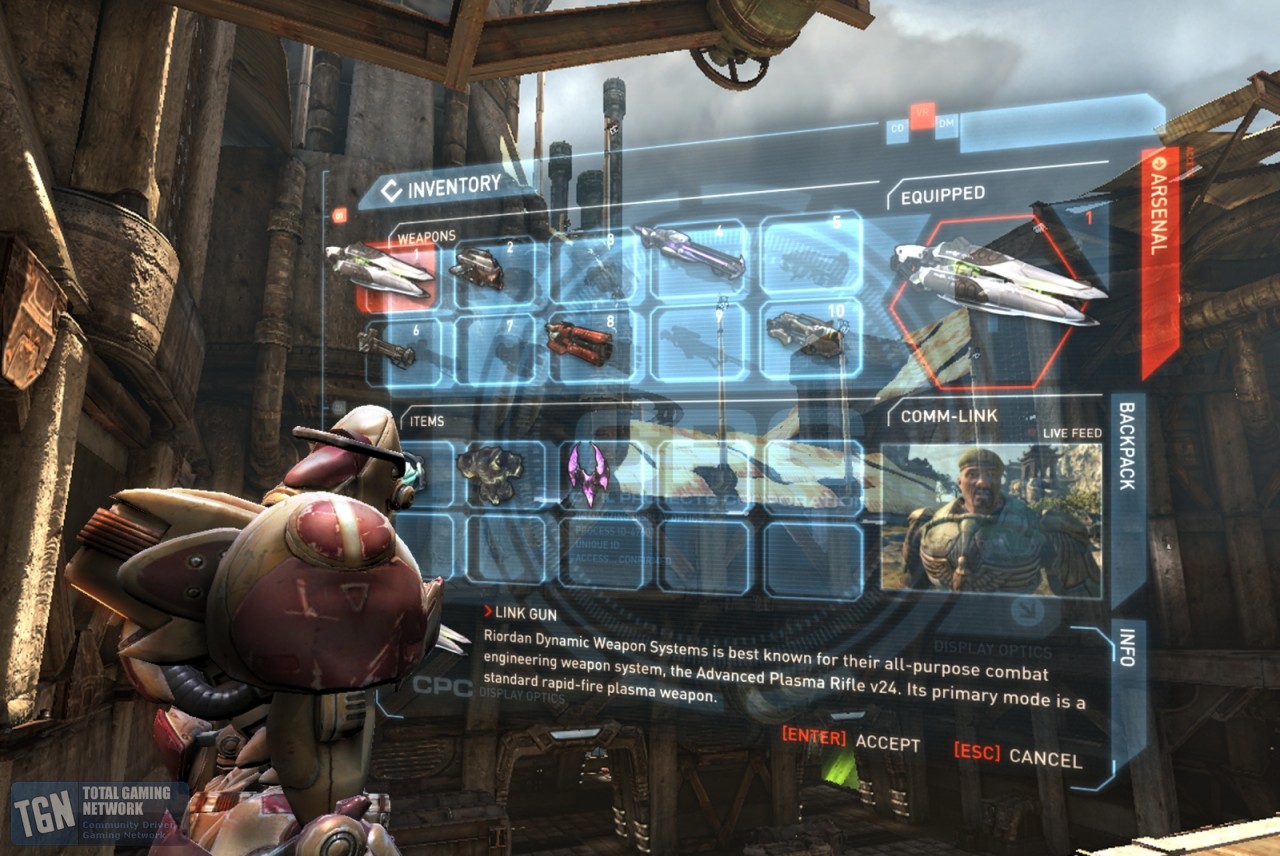Cancel the inventory screen
This screenshot has height=856, width=1280.
pyautogui.click(x=1017, y=754)
